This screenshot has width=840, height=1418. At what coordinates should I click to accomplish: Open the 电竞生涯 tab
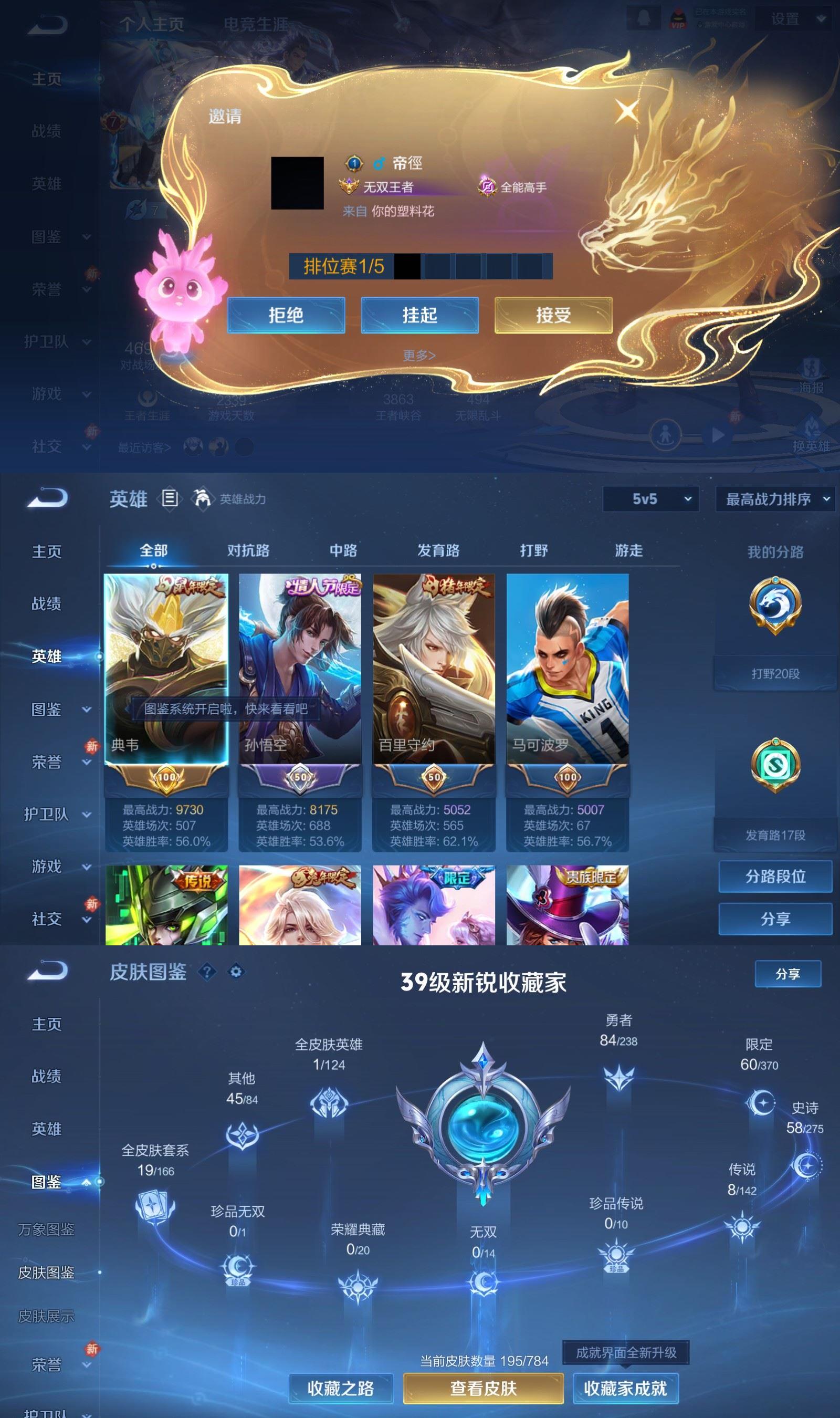(258, 24)
